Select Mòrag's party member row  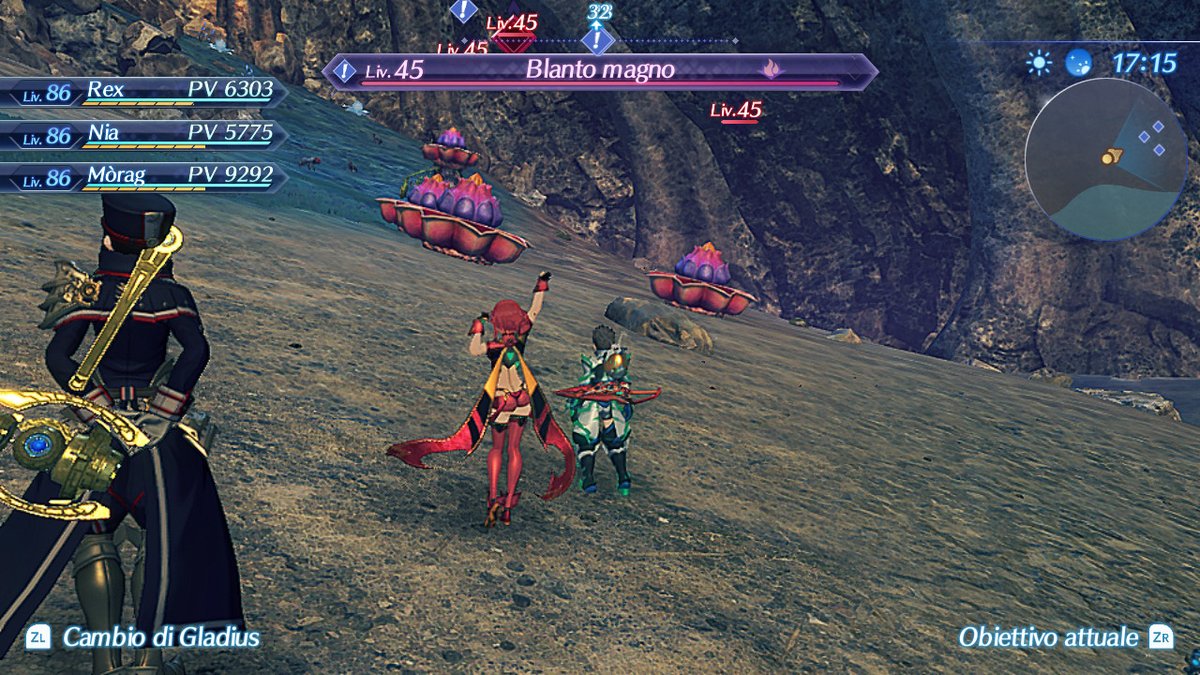tap(145, 178)
